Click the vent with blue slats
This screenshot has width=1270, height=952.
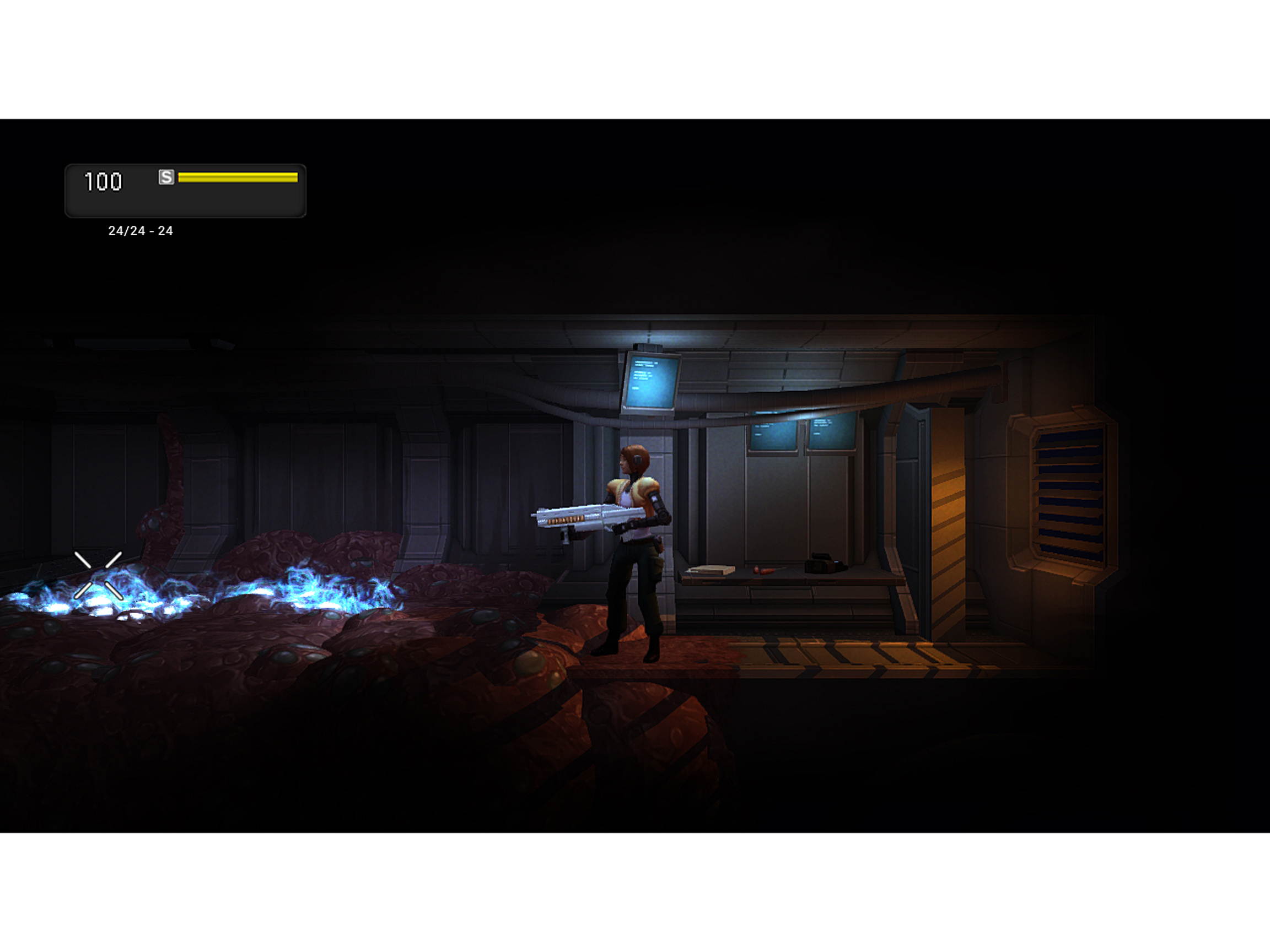click(1069, 494)
